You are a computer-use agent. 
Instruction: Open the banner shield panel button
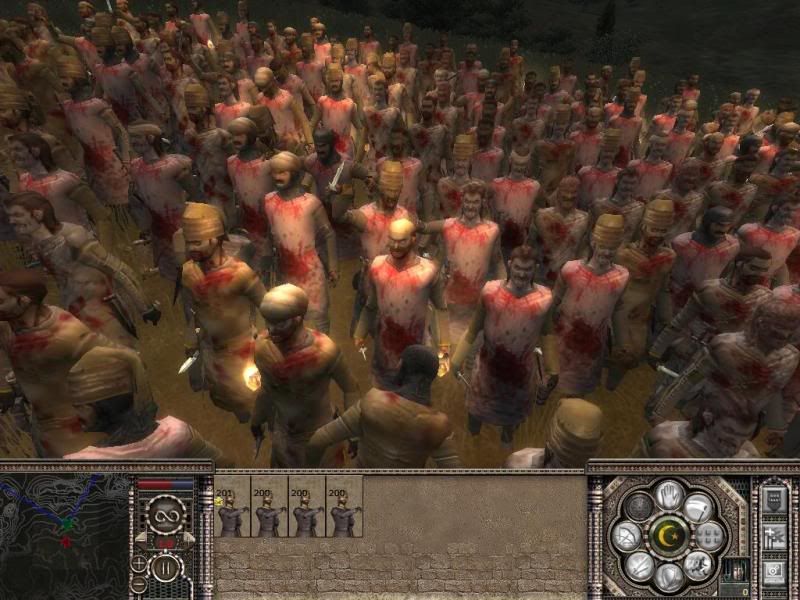pos(774,500)
